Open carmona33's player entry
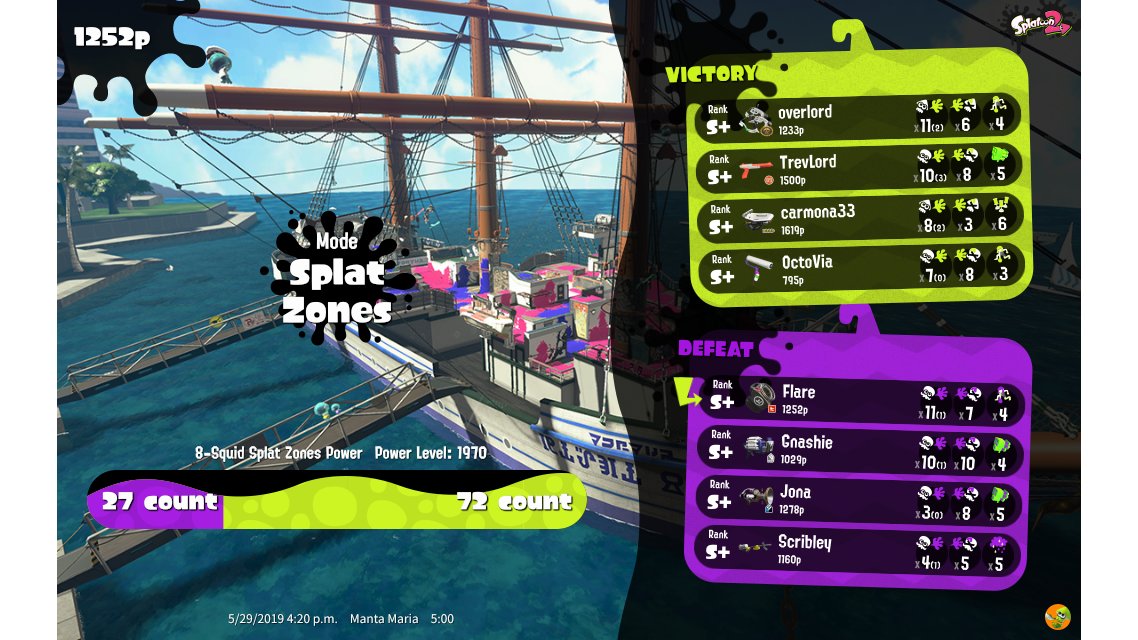Screen dimensions: 1138x640 [858, 218]
